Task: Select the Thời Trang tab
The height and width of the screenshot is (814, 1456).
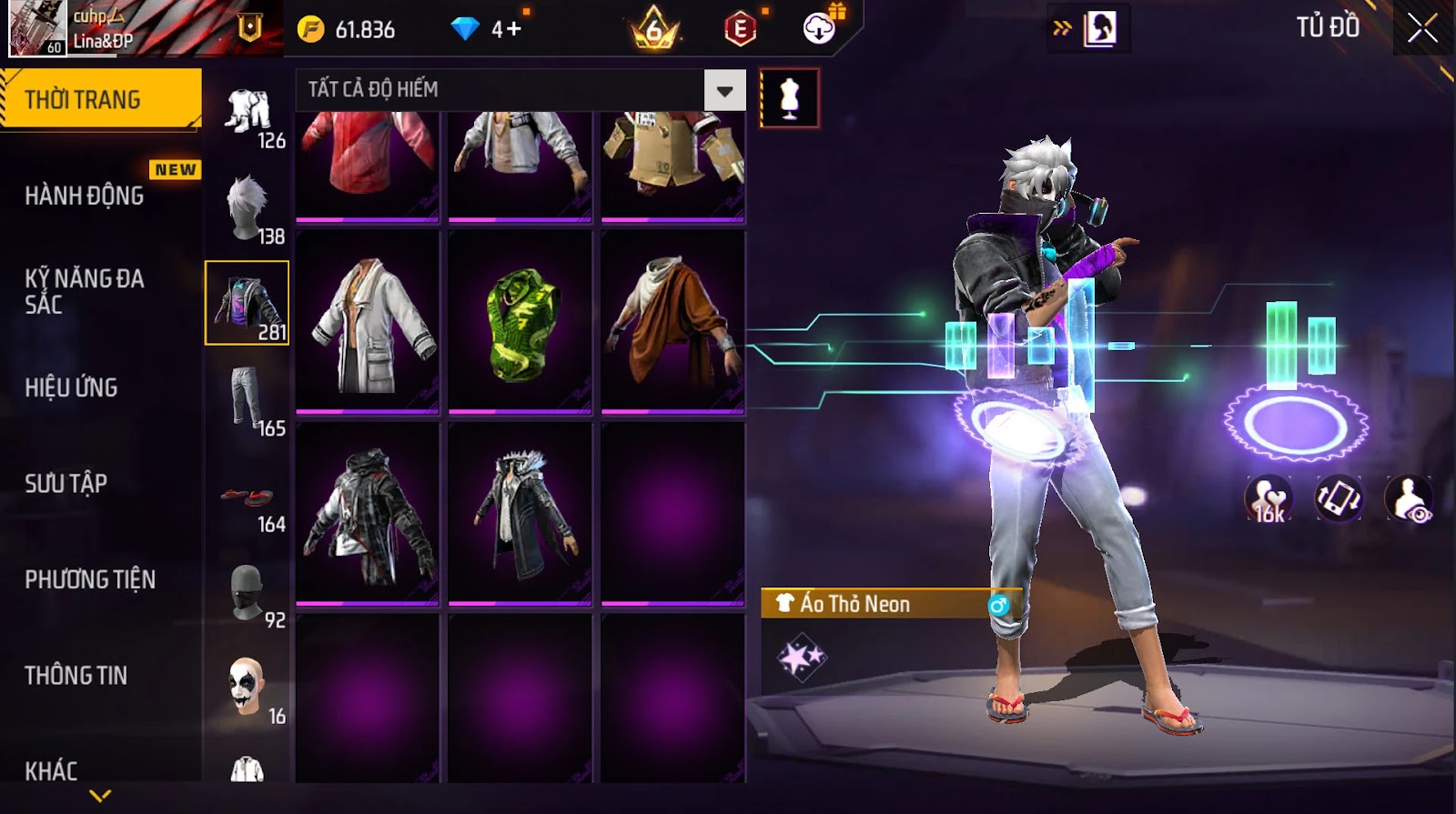Action: pyautogui.click(x=100, y=99)
